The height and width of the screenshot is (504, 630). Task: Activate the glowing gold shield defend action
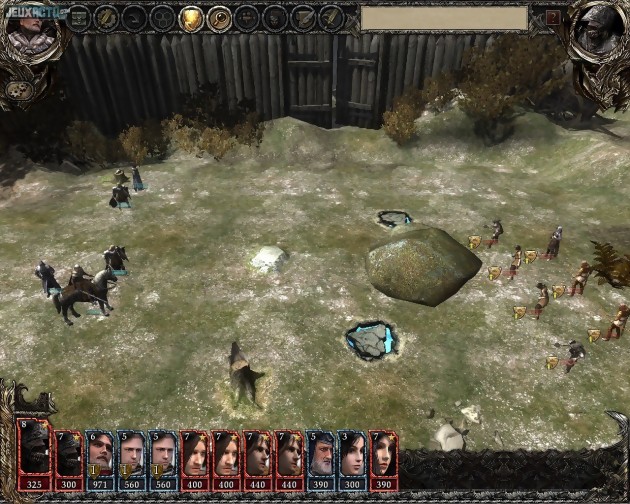point(190,18)
